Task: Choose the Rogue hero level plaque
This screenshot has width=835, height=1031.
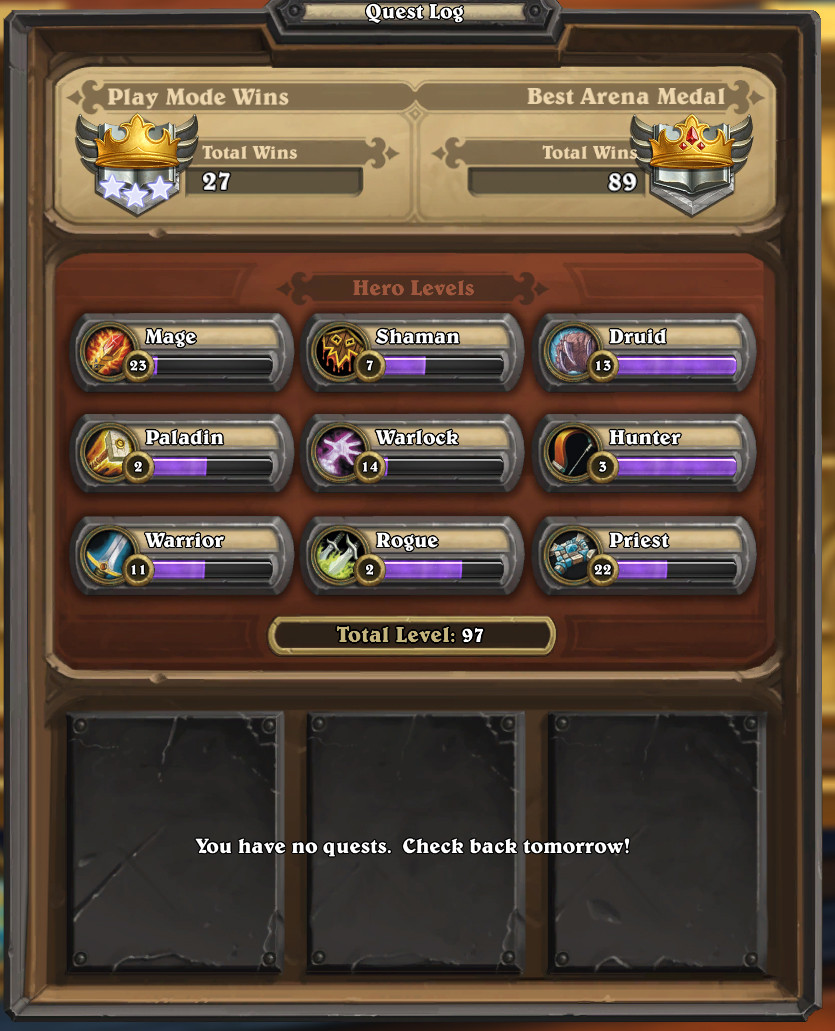Action: point(414,555)
